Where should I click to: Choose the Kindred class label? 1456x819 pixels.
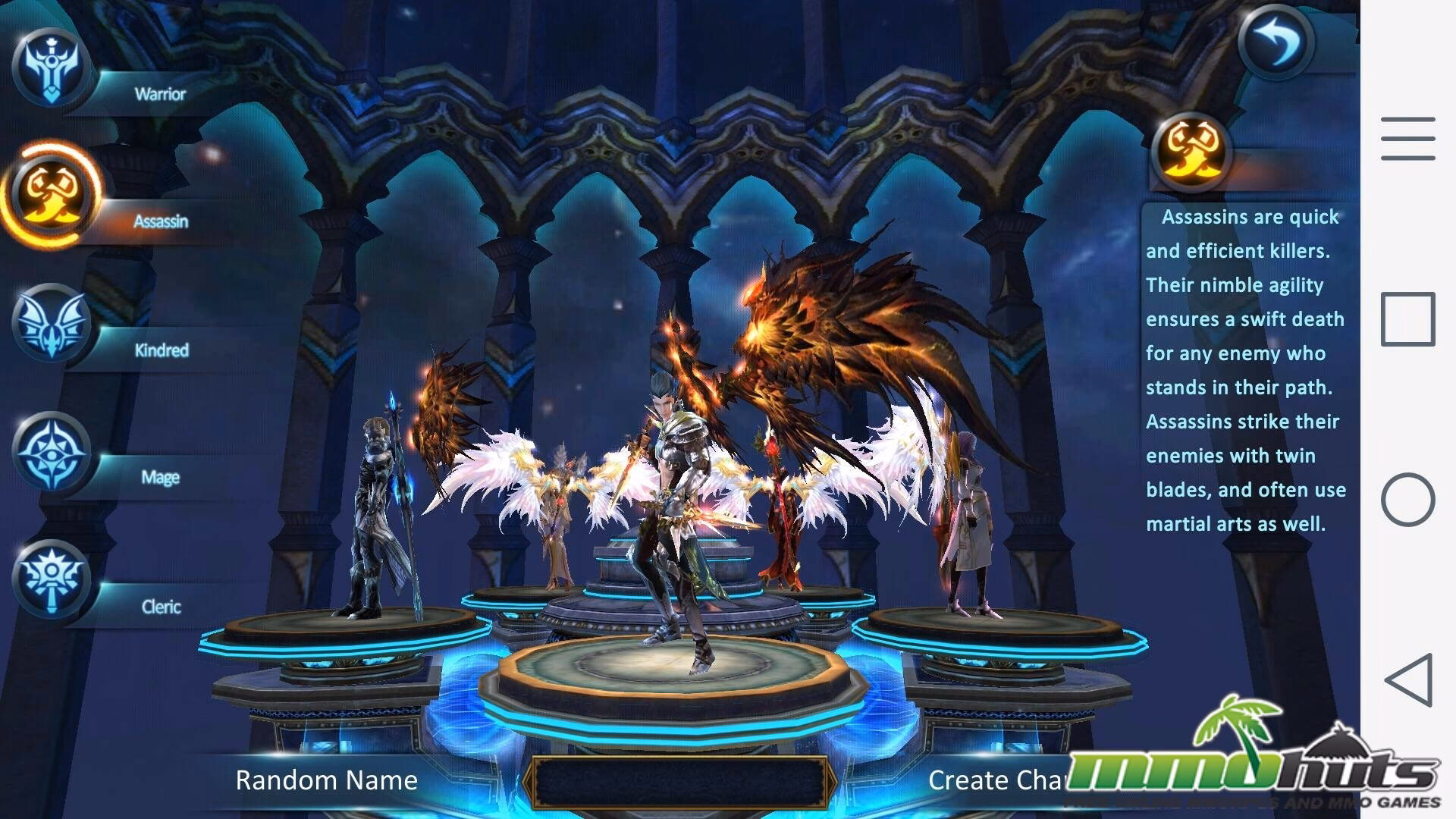162,350
